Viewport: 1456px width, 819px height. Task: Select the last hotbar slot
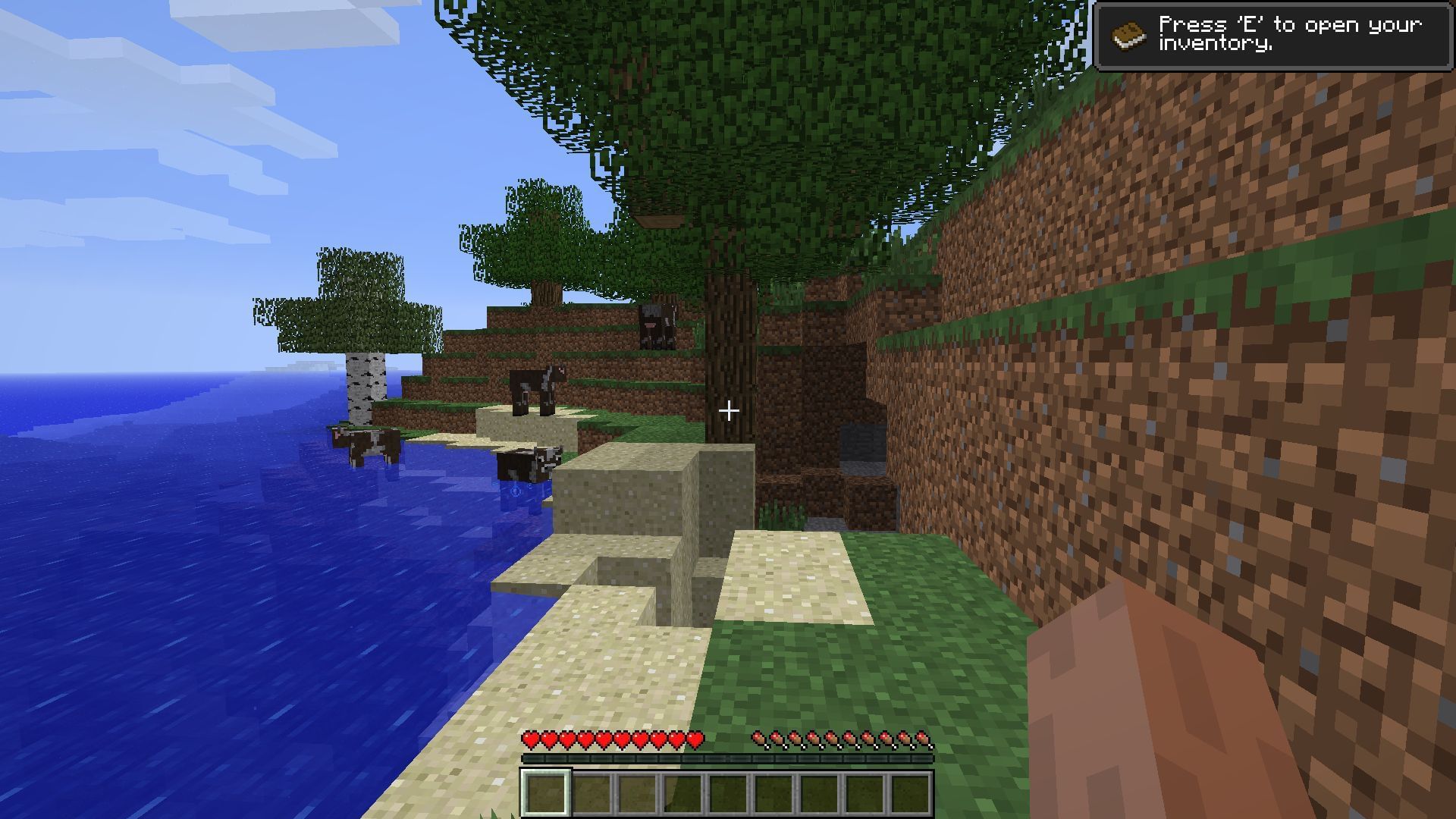pos(912,792)
